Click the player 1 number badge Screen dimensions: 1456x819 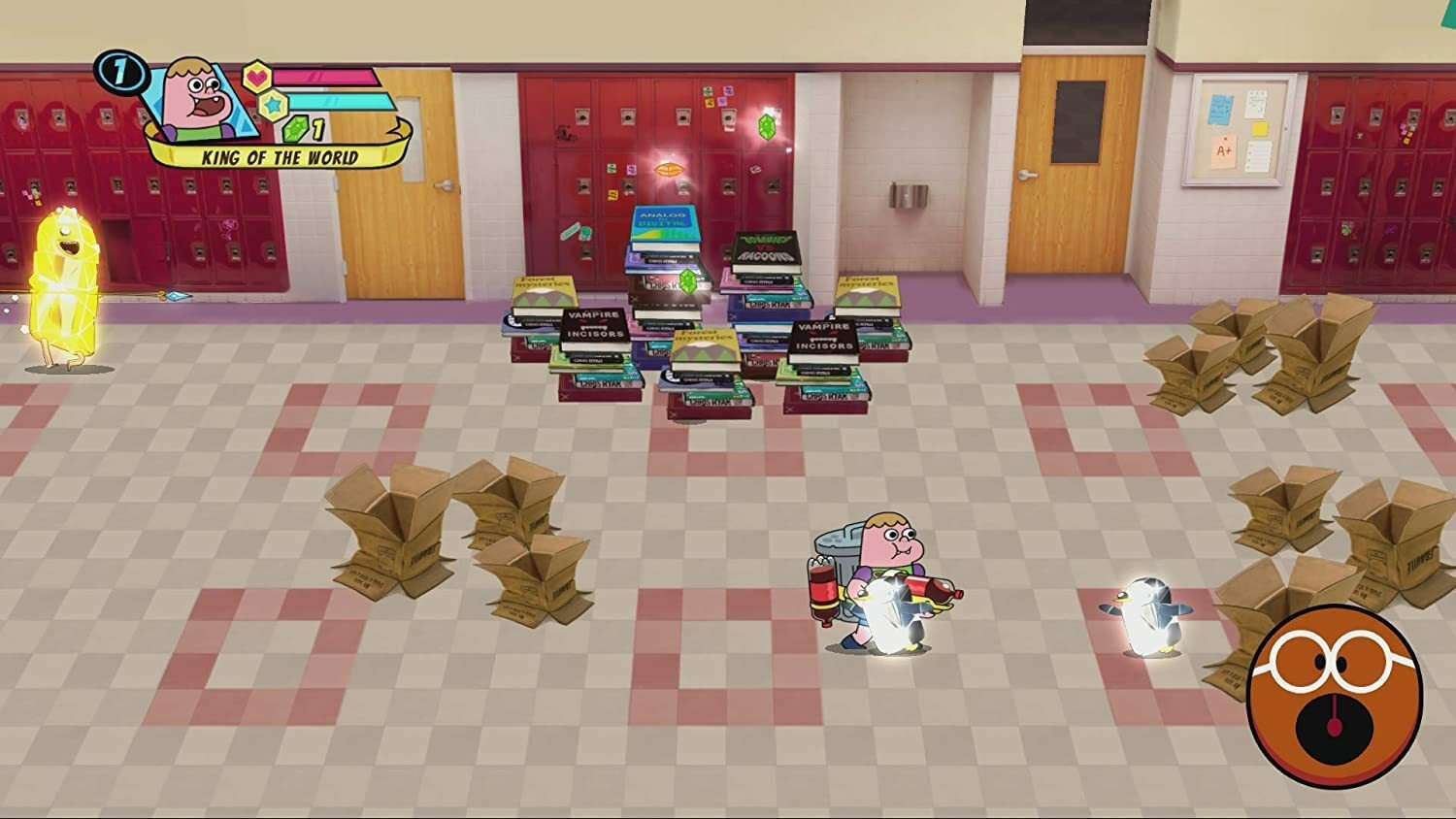(x=120, y=72)
